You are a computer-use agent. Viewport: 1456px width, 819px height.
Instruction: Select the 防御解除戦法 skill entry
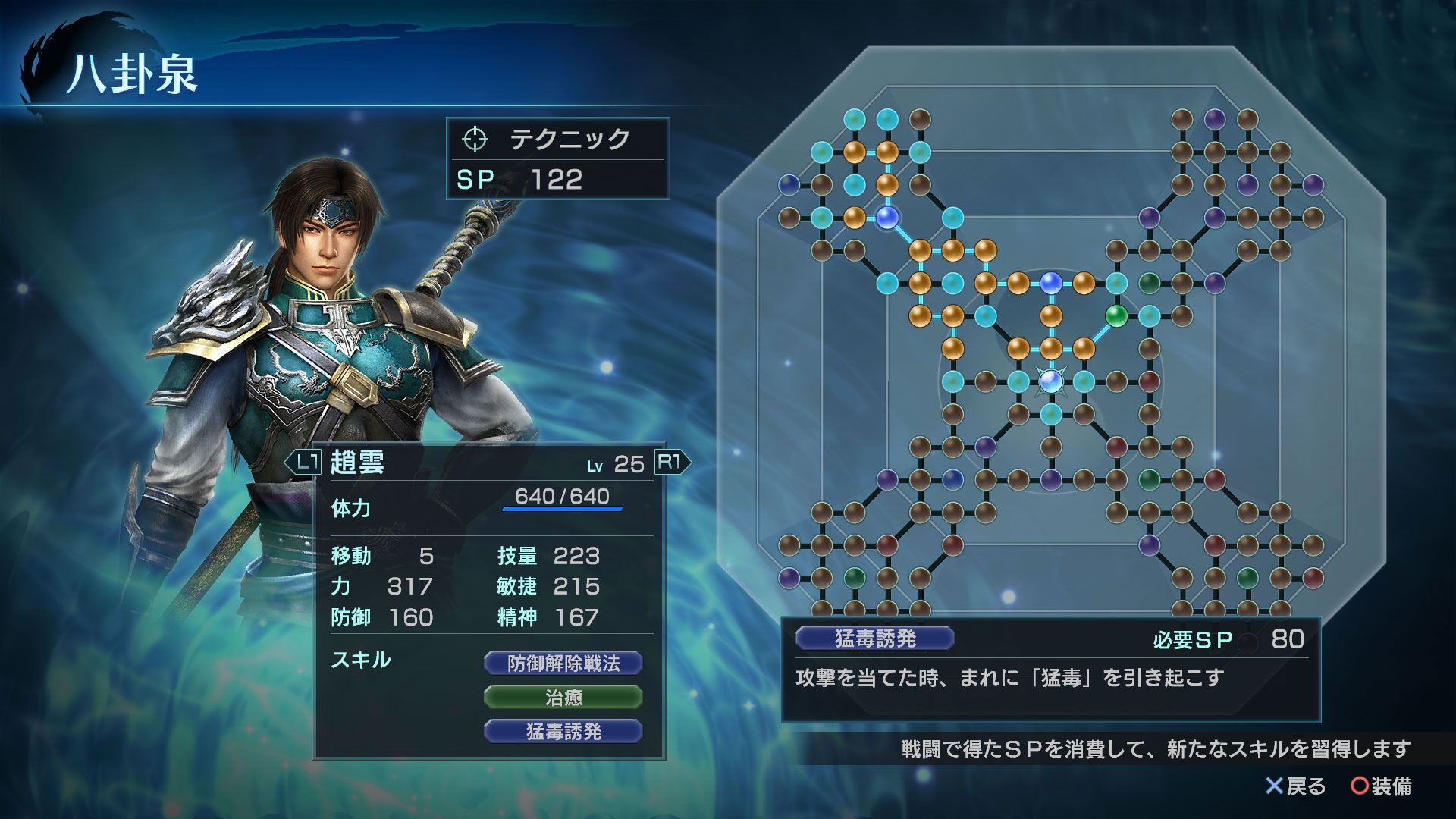point(563,664)
